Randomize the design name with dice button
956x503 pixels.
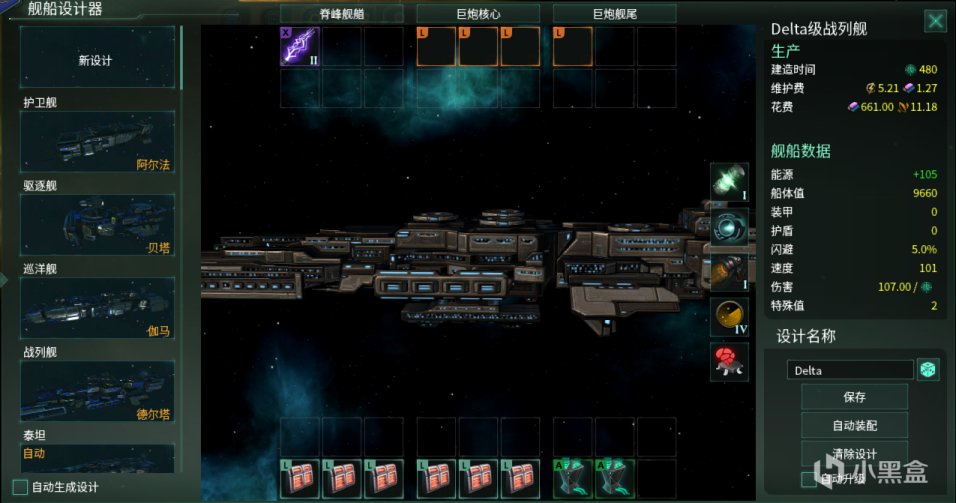929,370
